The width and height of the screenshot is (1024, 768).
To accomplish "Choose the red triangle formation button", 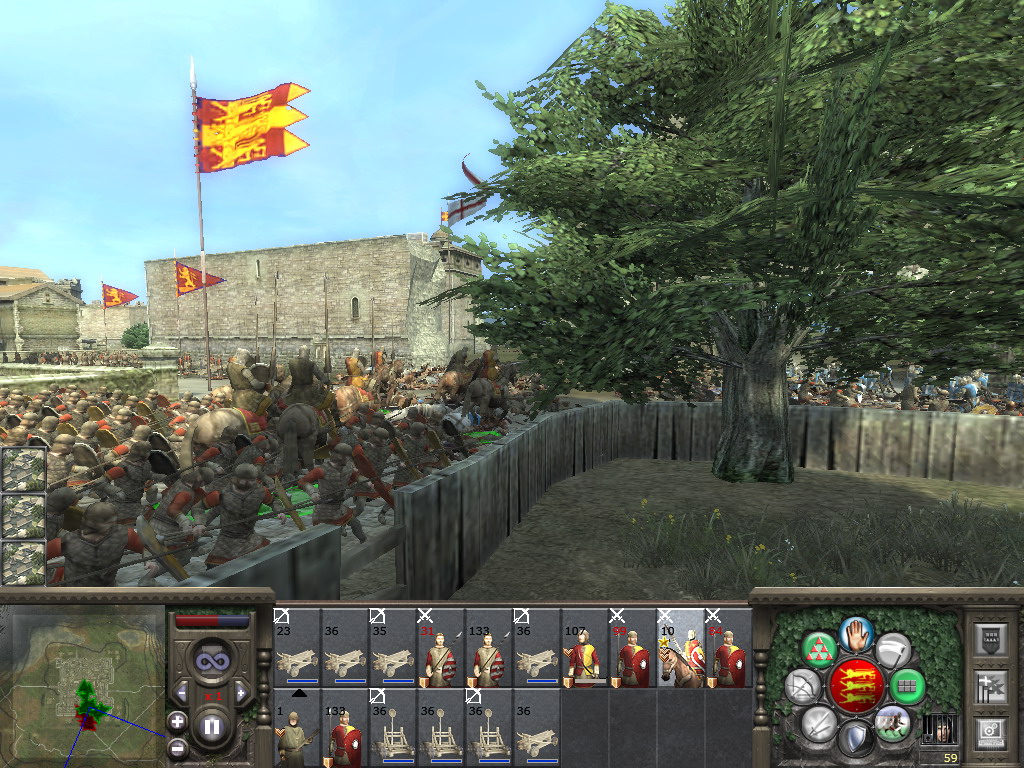I will point(820,650).
